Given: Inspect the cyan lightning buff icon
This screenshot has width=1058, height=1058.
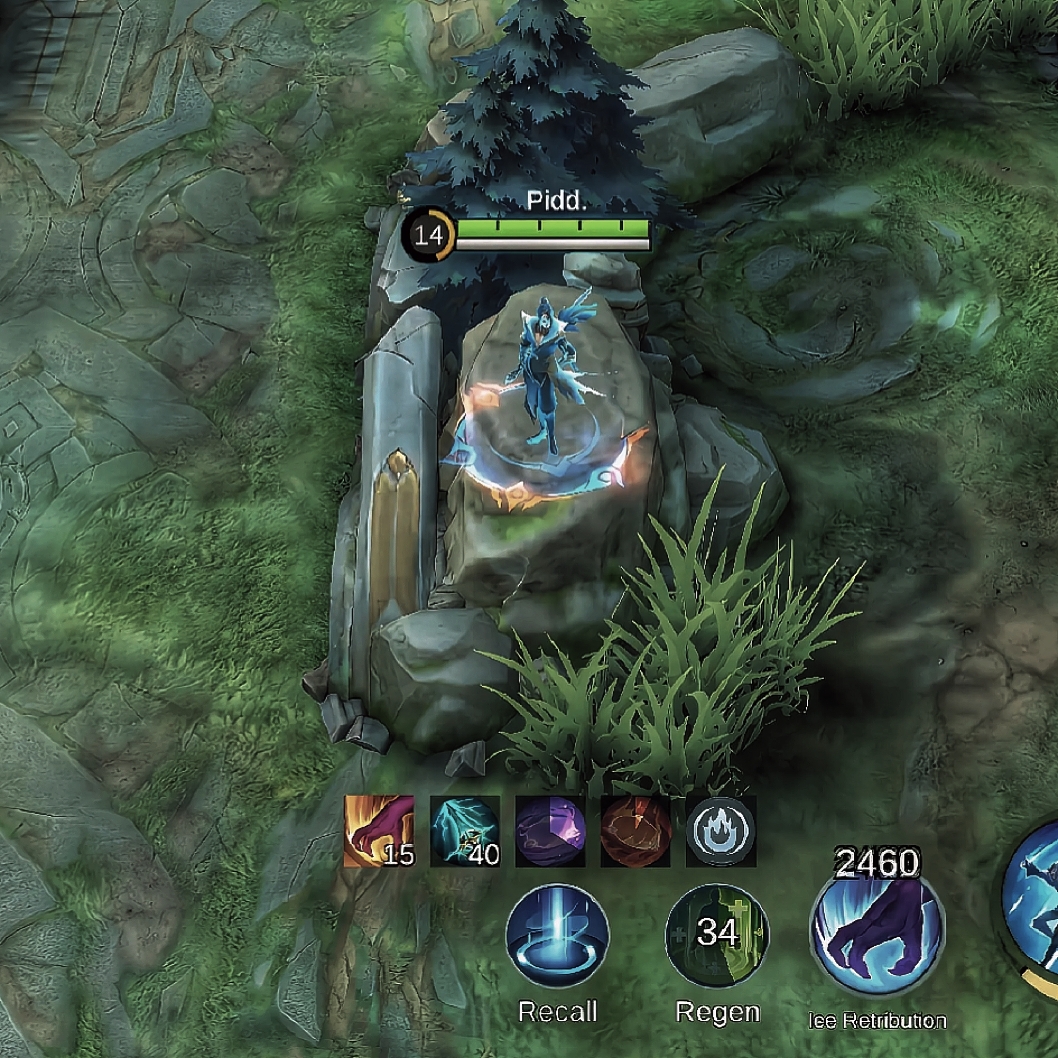Looking at the screenshot, I should [x=465, y=831].
